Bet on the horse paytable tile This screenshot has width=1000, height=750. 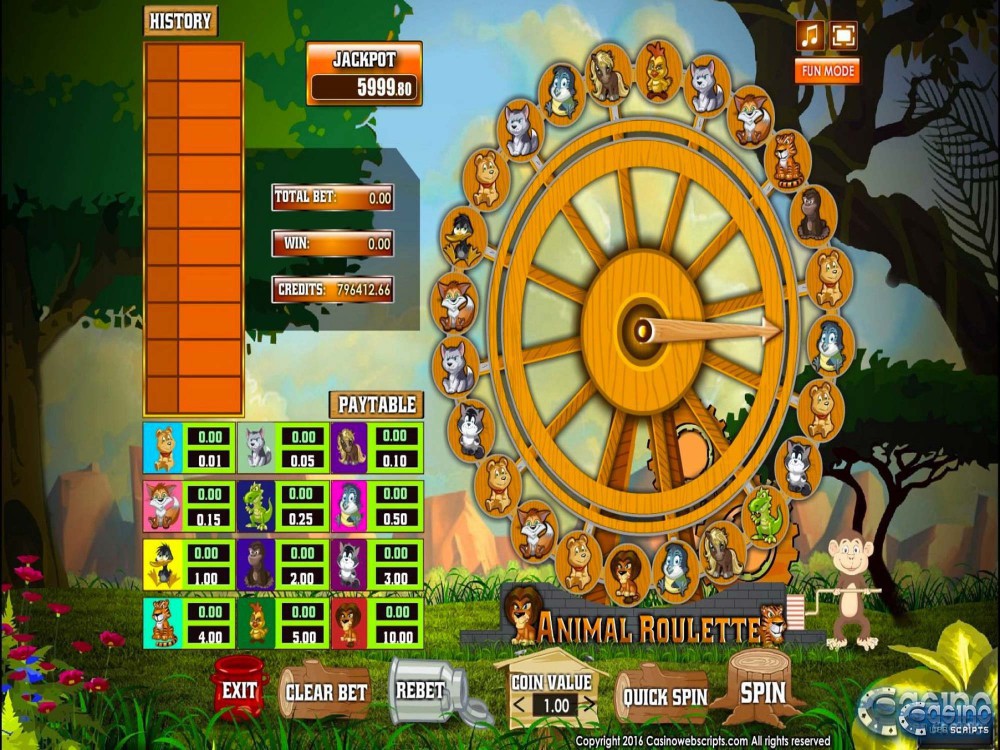[x=350, y=447]
